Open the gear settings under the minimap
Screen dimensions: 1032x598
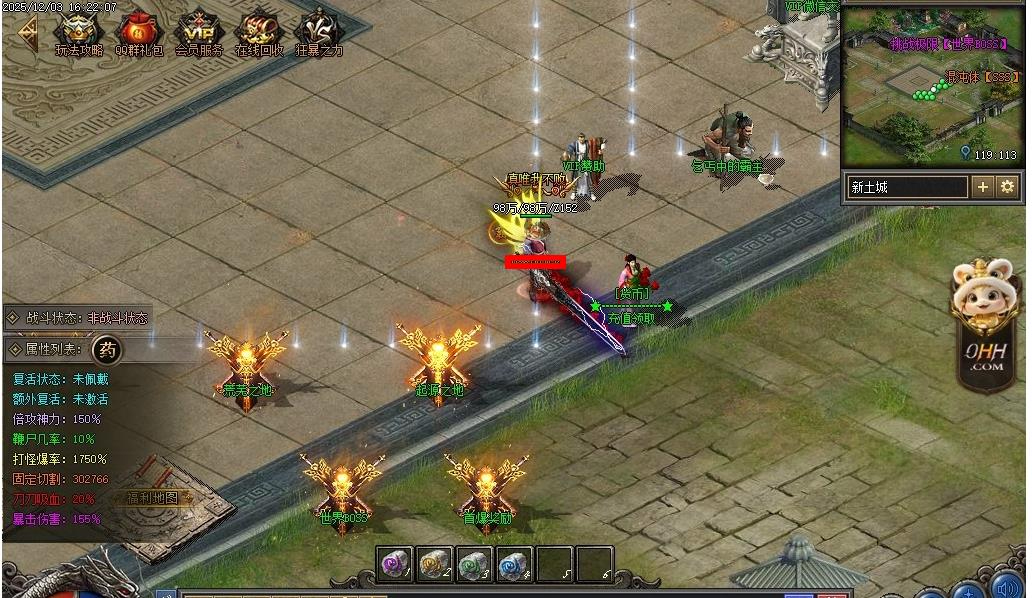[x=1007, y=187]
